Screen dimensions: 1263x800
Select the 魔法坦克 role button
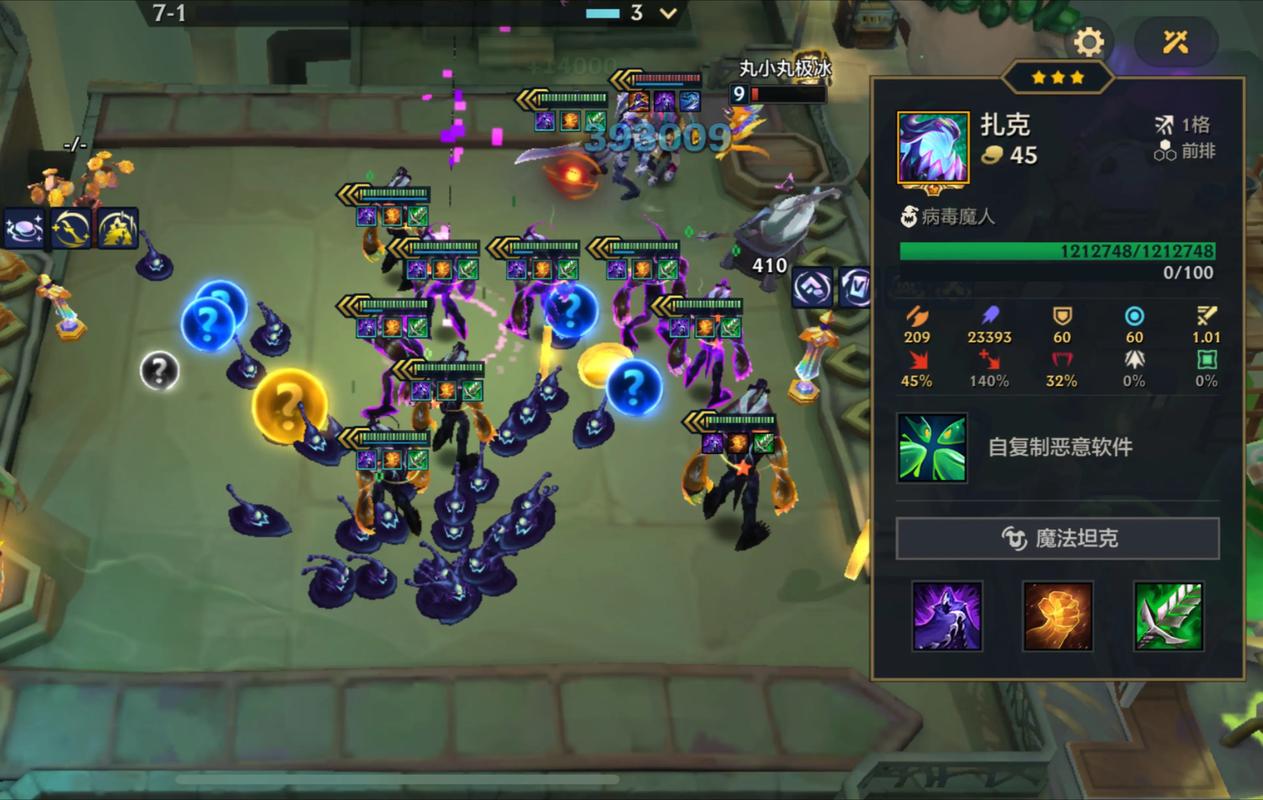pyautogui.click(x=1057, y=539)
